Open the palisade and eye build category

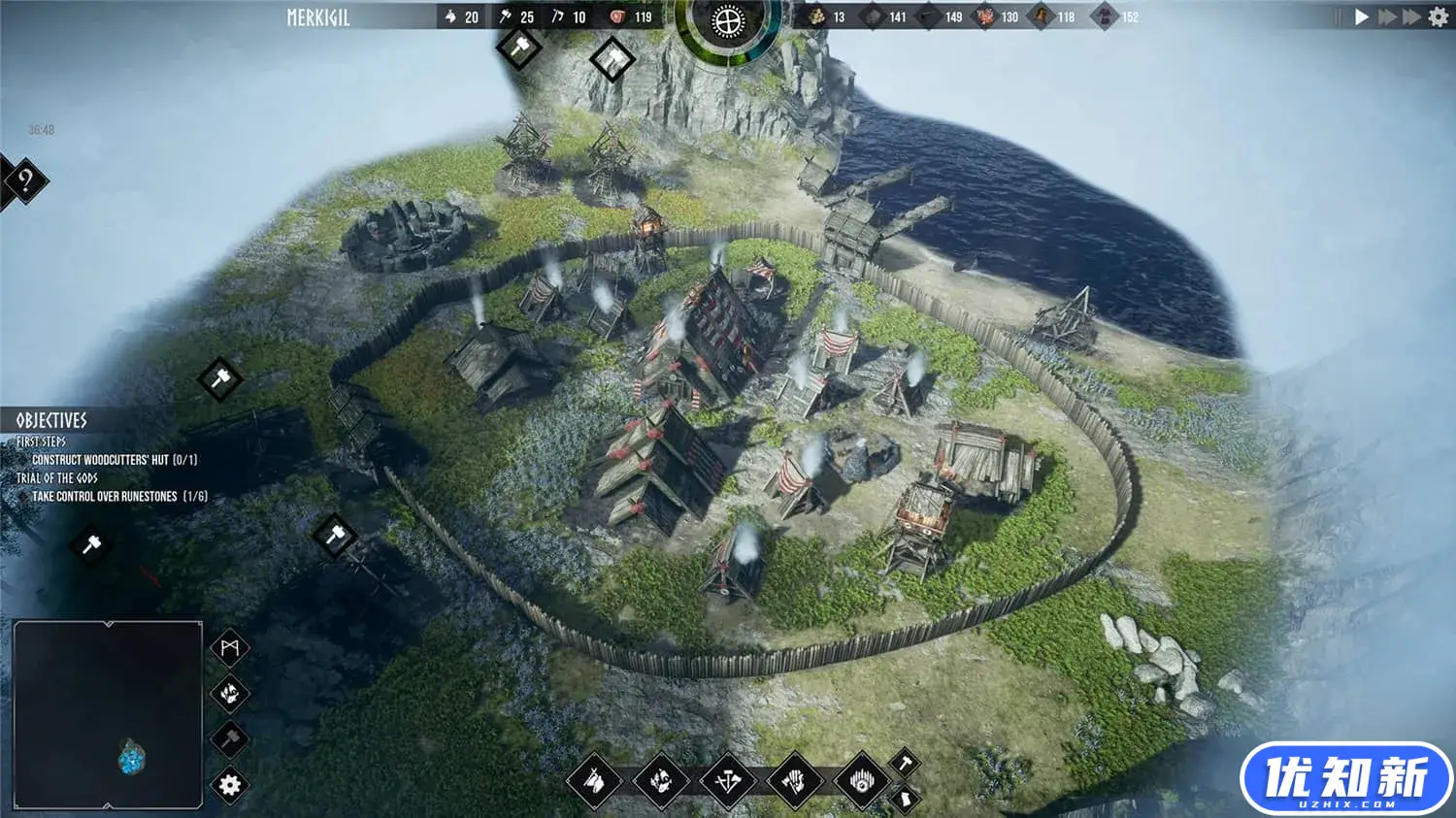click(x=862, y=780)
